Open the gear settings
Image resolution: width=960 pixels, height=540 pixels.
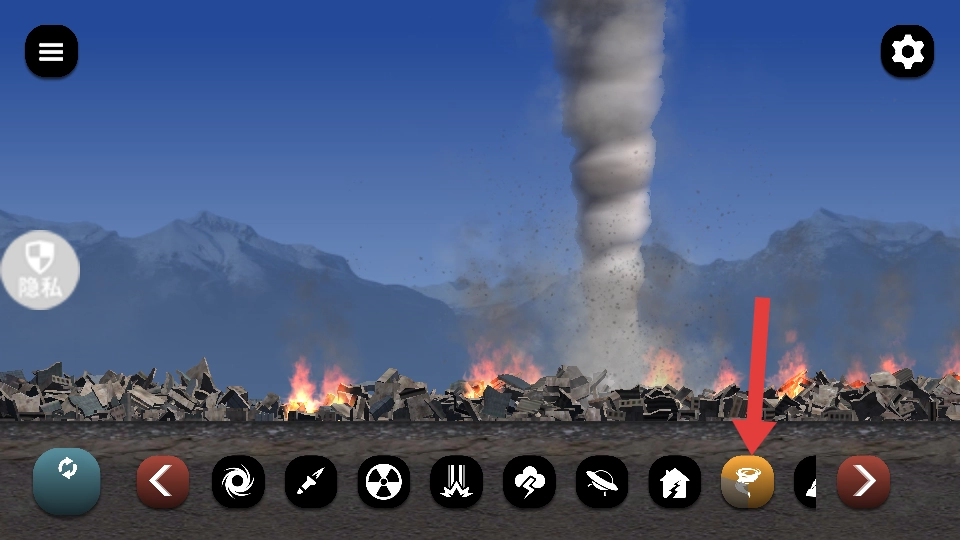907,52
